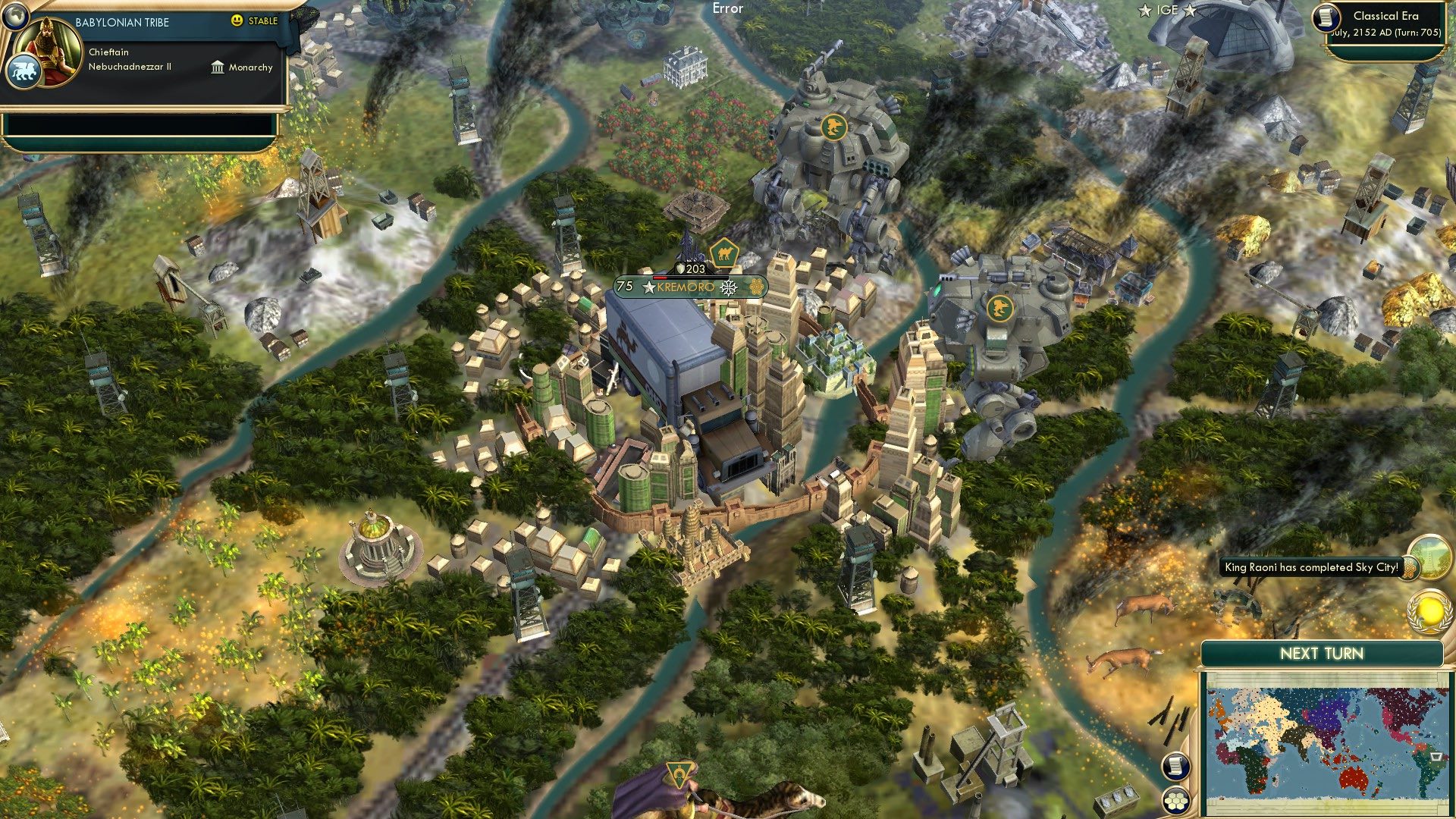Expand the Kremoro religion symbol details
The width and height of the screenshot is (1456, 819).
(x=728, y=287)
